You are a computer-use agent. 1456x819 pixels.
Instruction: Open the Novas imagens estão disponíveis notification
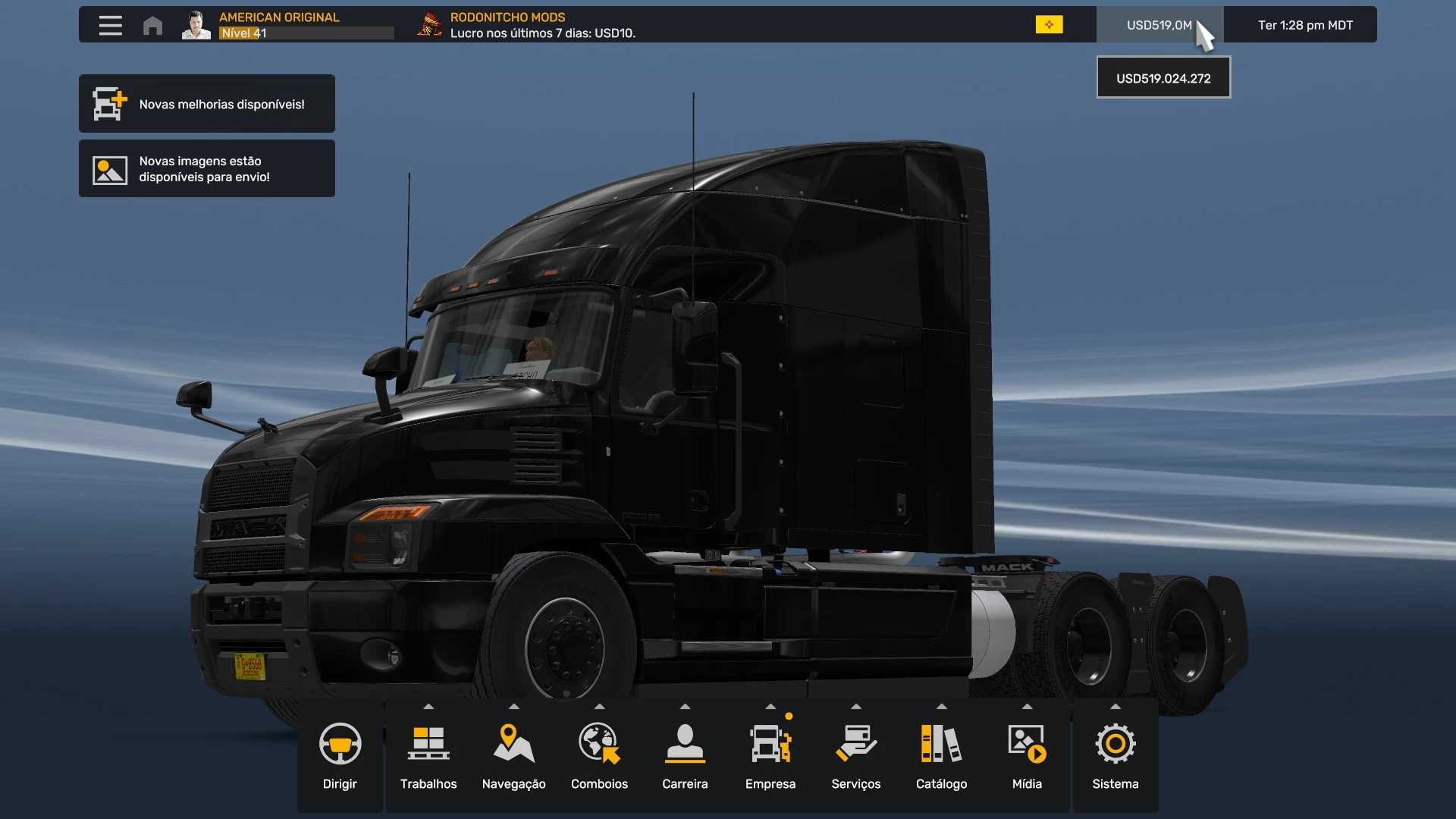207,168
